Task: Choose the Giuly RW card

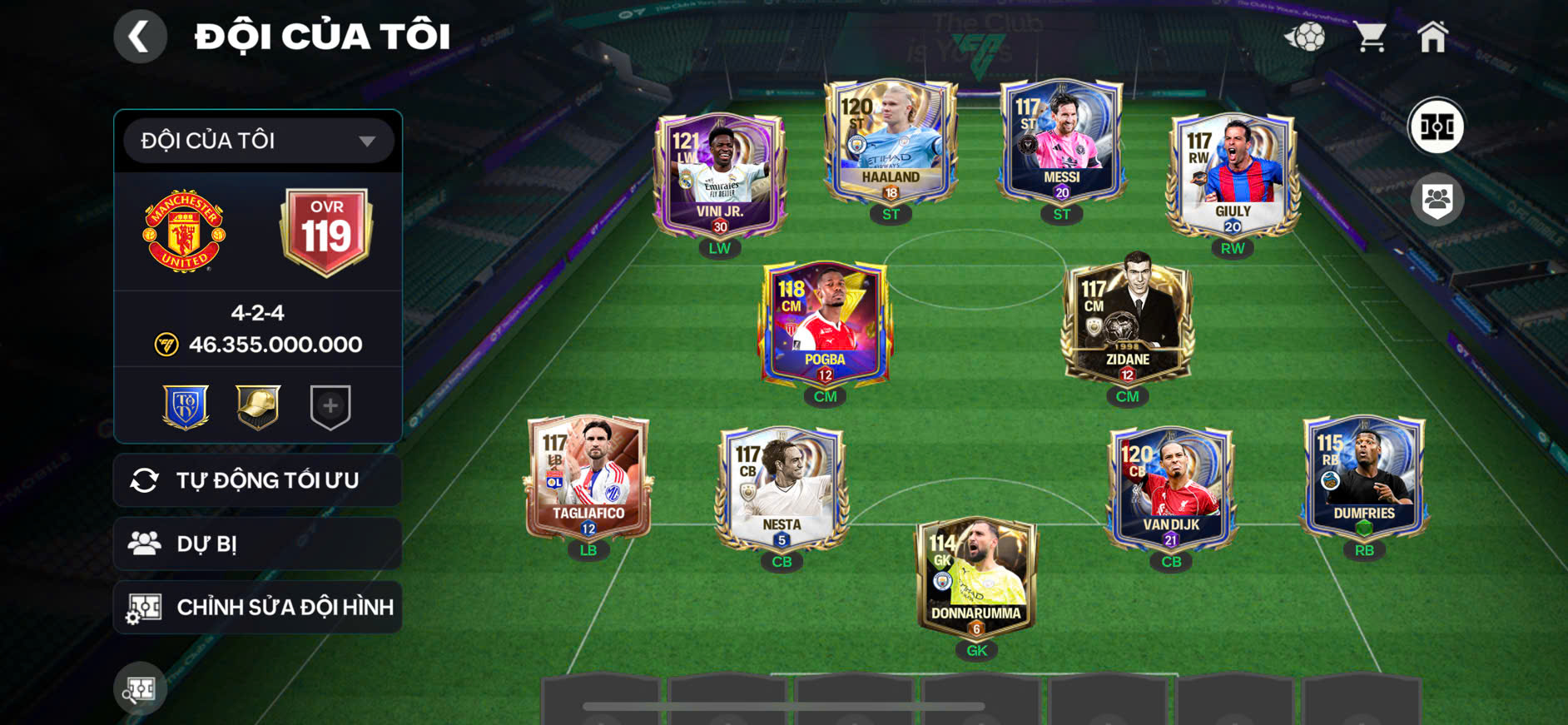Action: pyautogui.click(x=1233, y=175)
